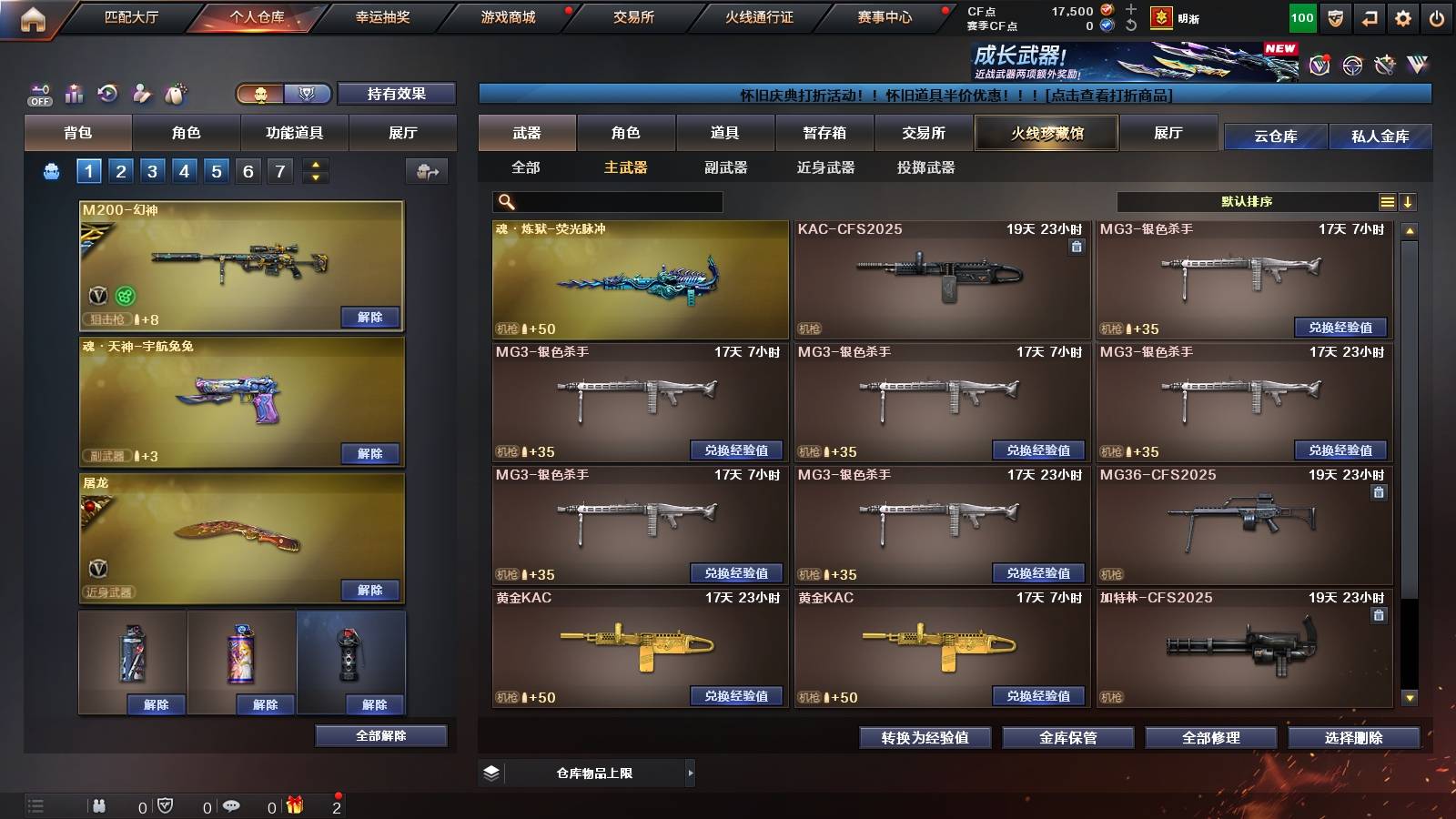This screenshot has width=1456, height=819.
Task: Switch to the 火线珍藏馆 tab
Action: click(1046, 133)
